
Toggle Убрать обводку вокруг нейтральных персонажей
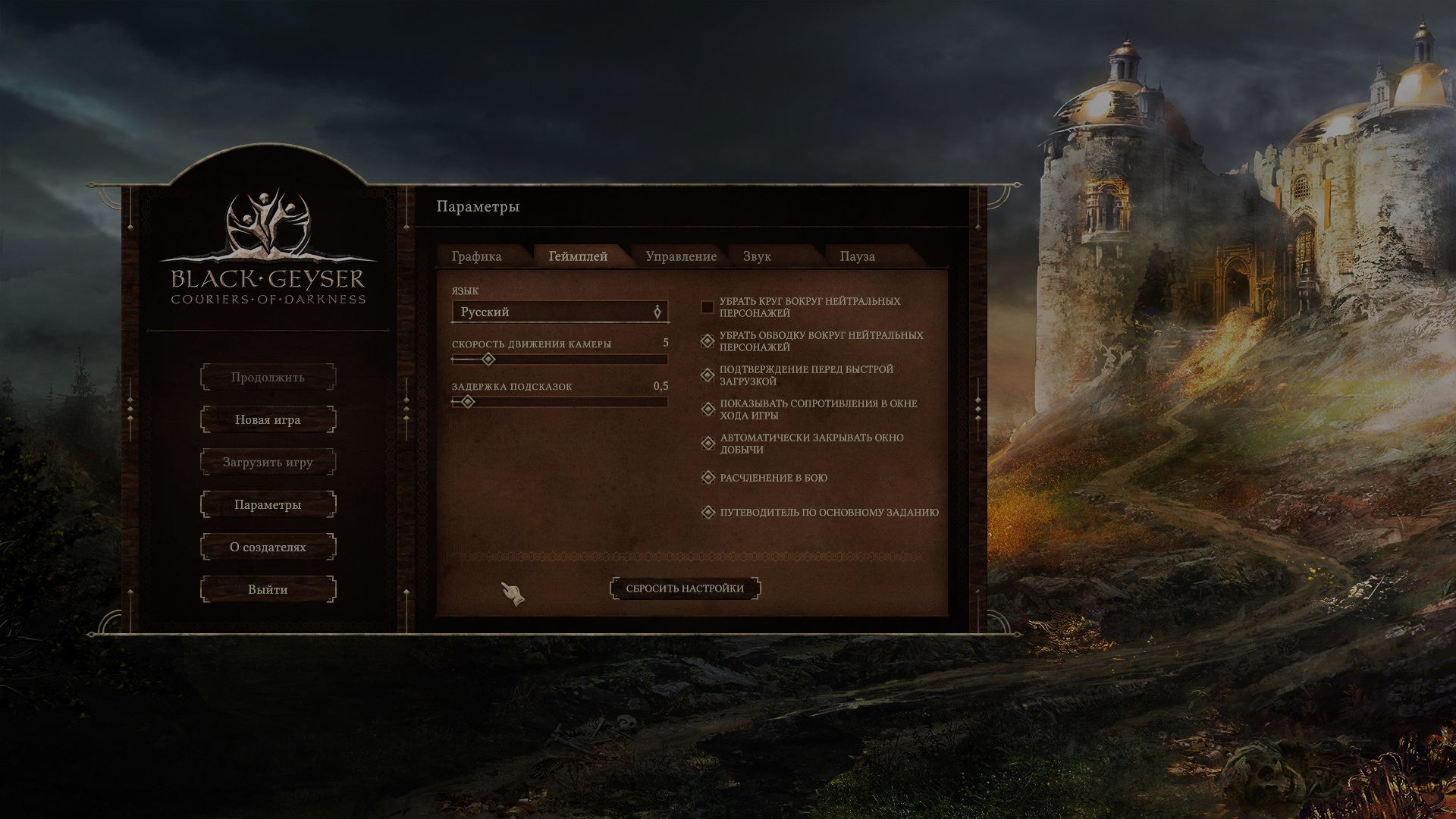pyautogui.click(x=708, y=341)
